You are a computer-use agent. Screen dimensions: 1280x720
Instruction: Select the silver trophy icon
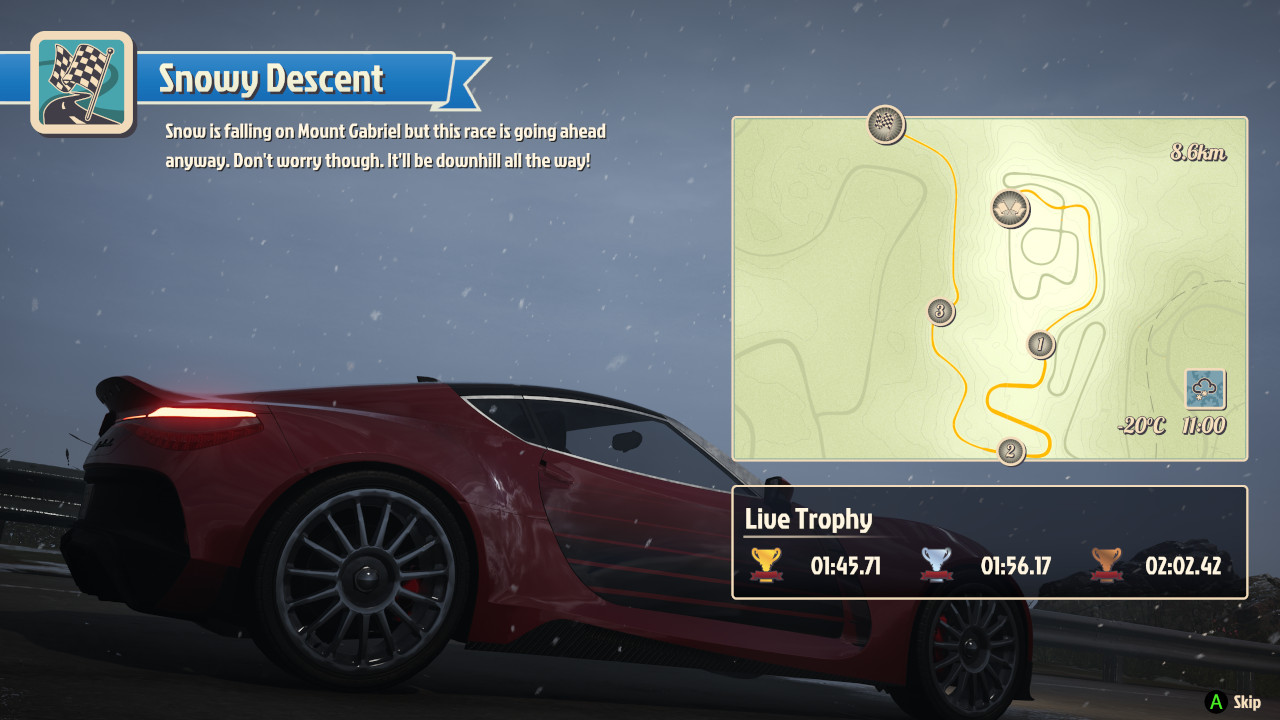(x=936, y=565)
